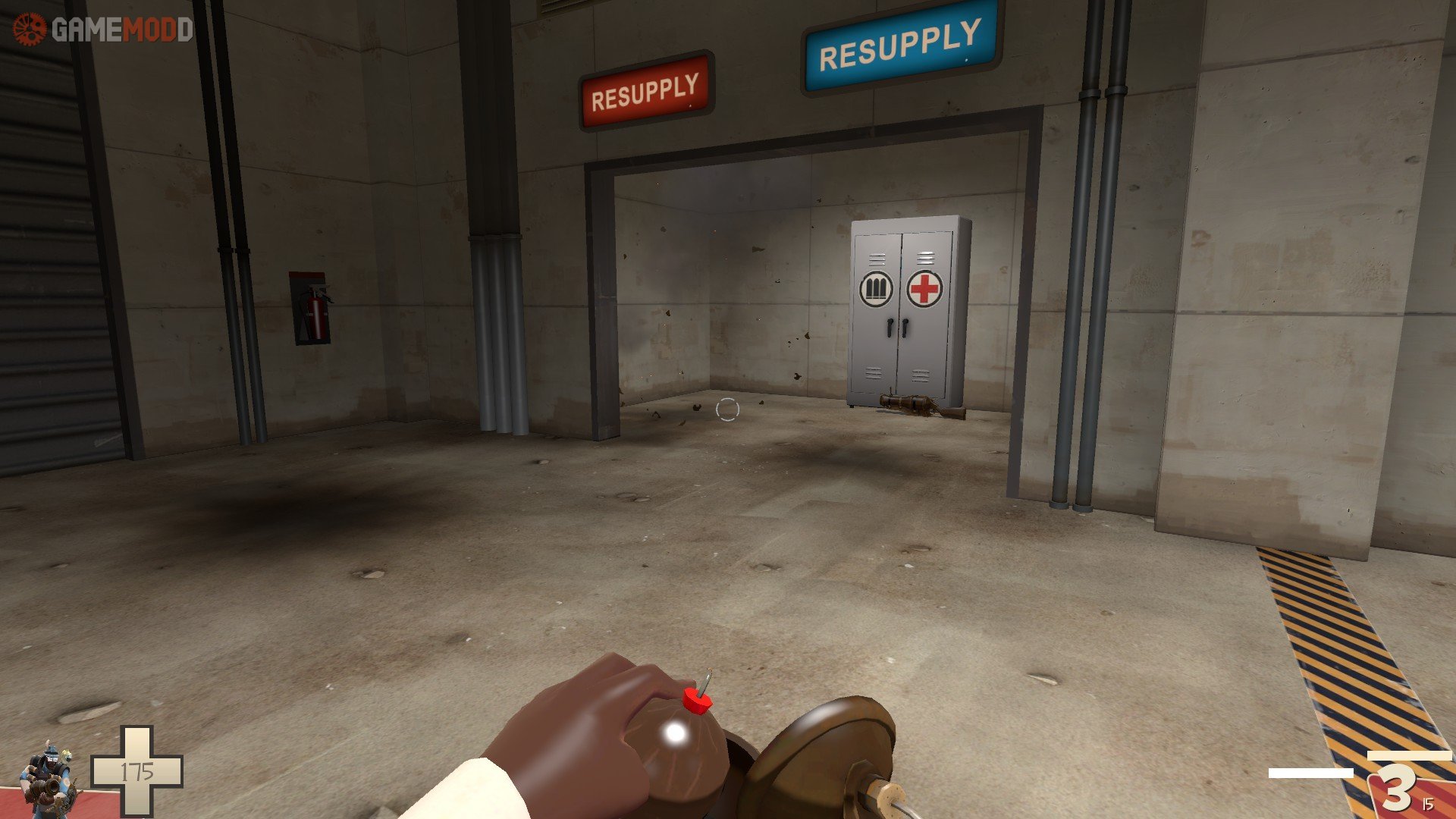
Task: Open the GameModd watermark logo
Action: click(x=102, y=30)
